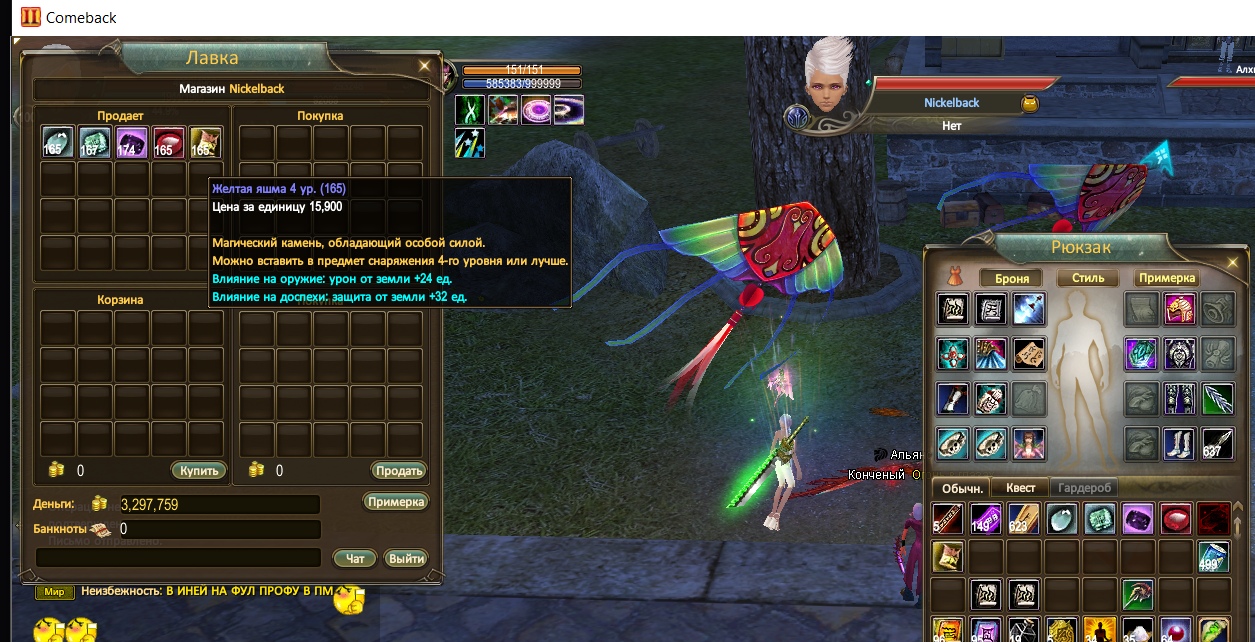Show the Квест inventory tab
1255x642 pixels.
coord(1020,487)
